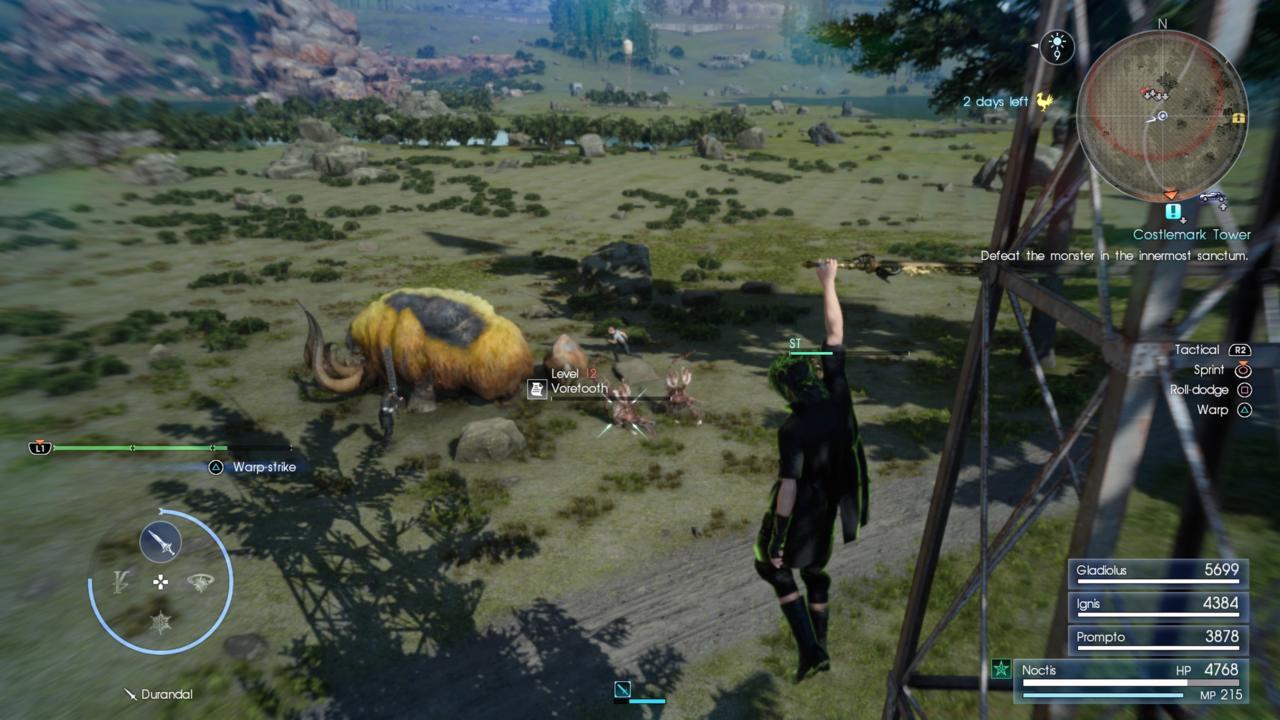Click the sun weather icon beside the minimap
1280x720 pixels.
click(1057, 41)
